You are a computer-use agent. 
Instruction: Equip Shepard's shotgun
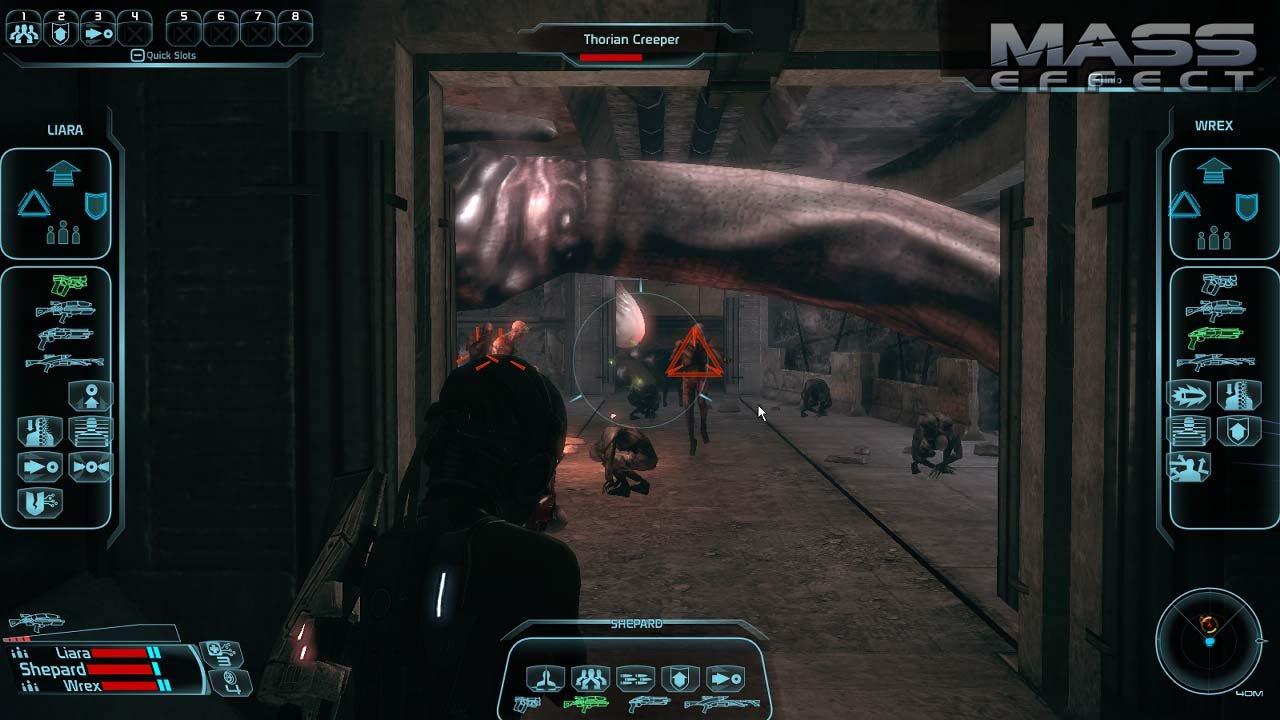click(x=648, y=704)
